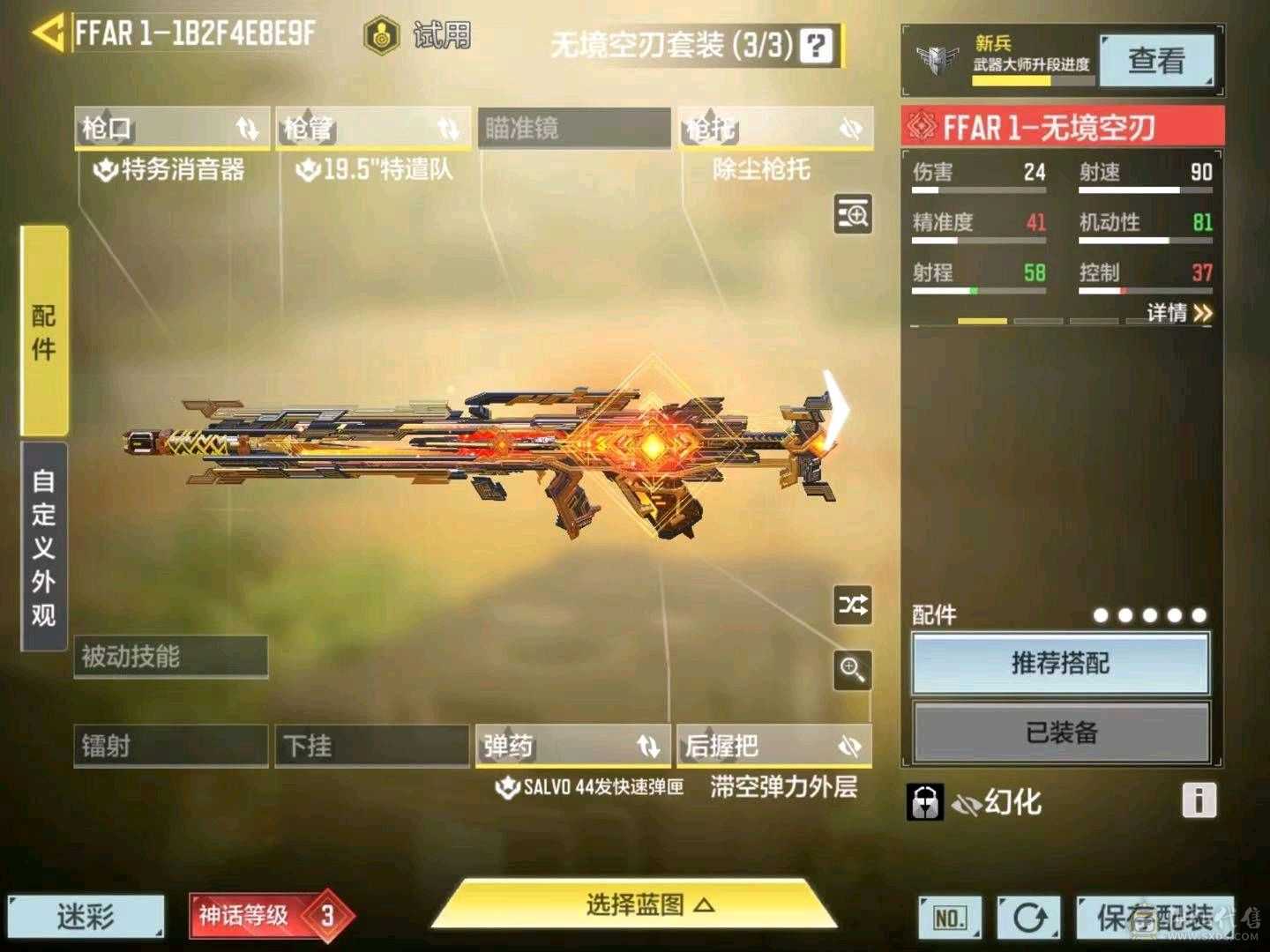The height and width of the screenshot is (952, 1270).
Task: Click the shuffle/random icon beside the weapon
Action: [852, 605]
